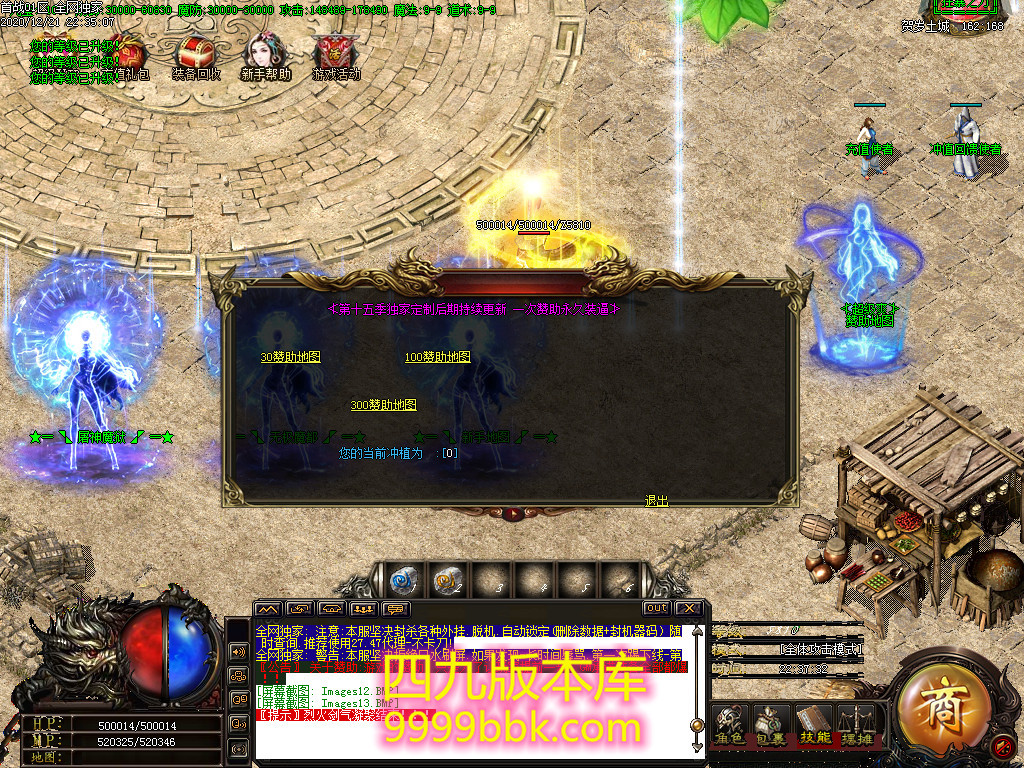The image size is (1024, 768).
Task: Open the 300赞助地图 link
Action: click(x=383, y=405)
